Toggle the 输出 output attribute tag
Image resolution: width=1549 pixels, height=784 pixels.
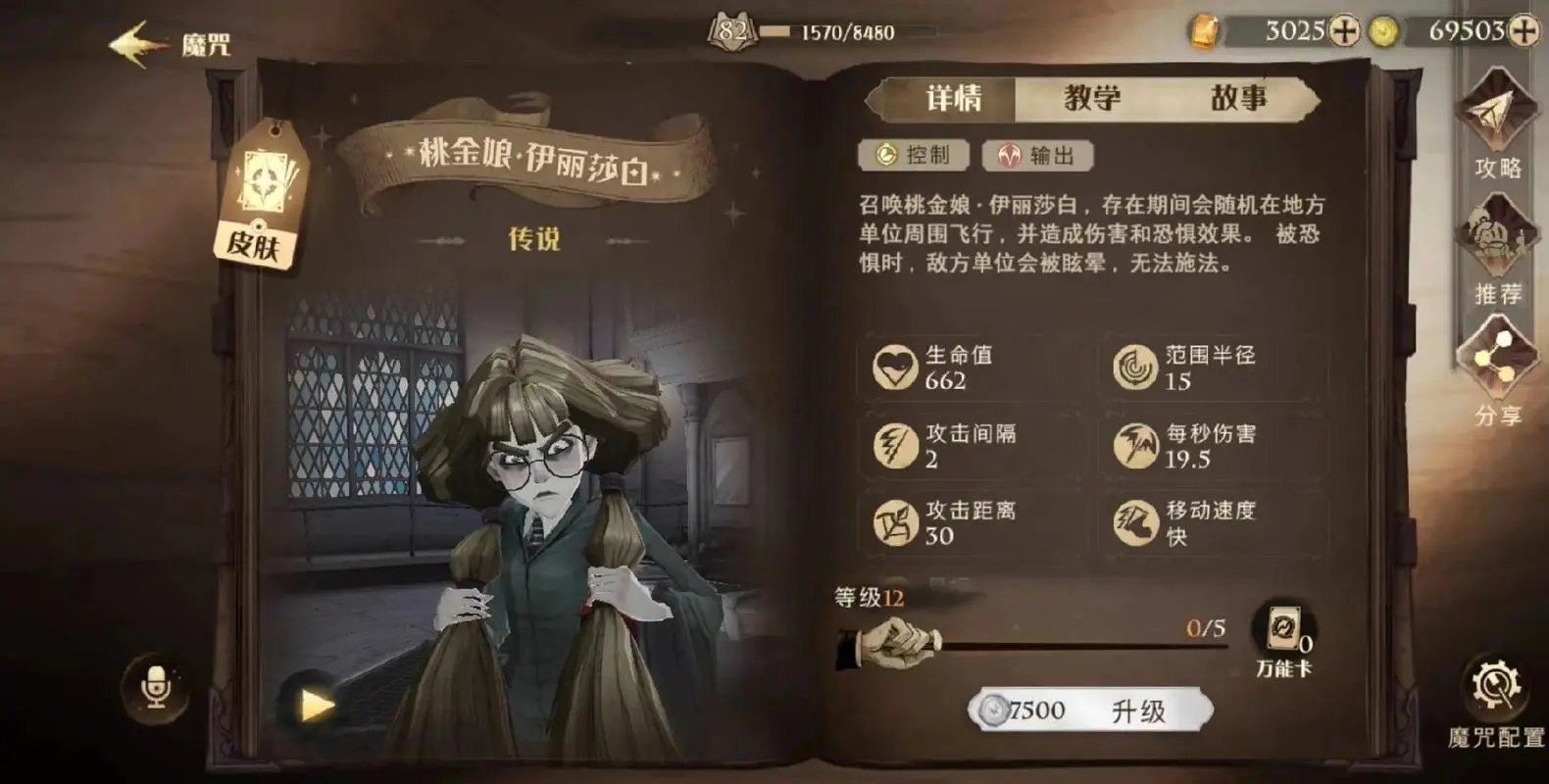click(x=1039, y=155)
